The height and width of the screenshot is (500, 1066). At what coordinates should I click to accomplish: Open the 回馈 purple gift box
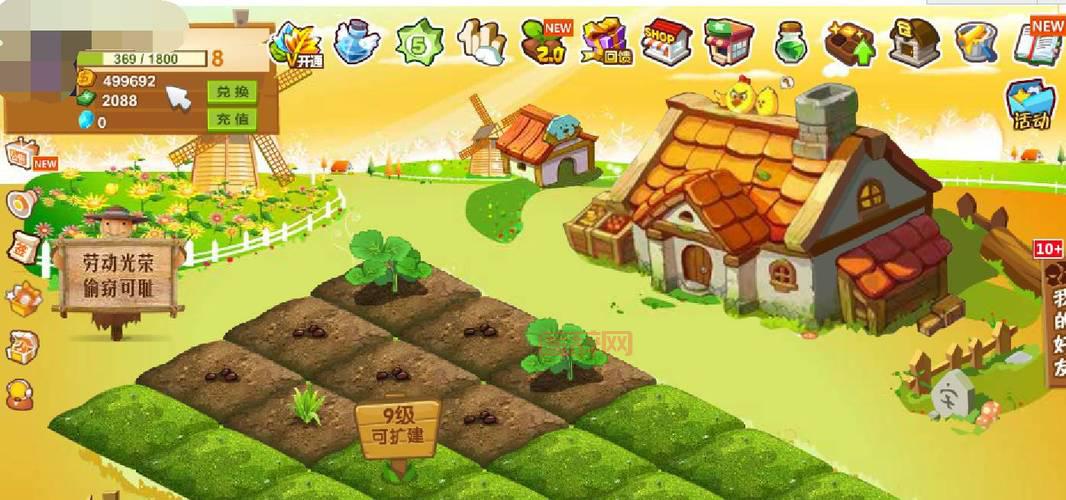coord(606,42)
